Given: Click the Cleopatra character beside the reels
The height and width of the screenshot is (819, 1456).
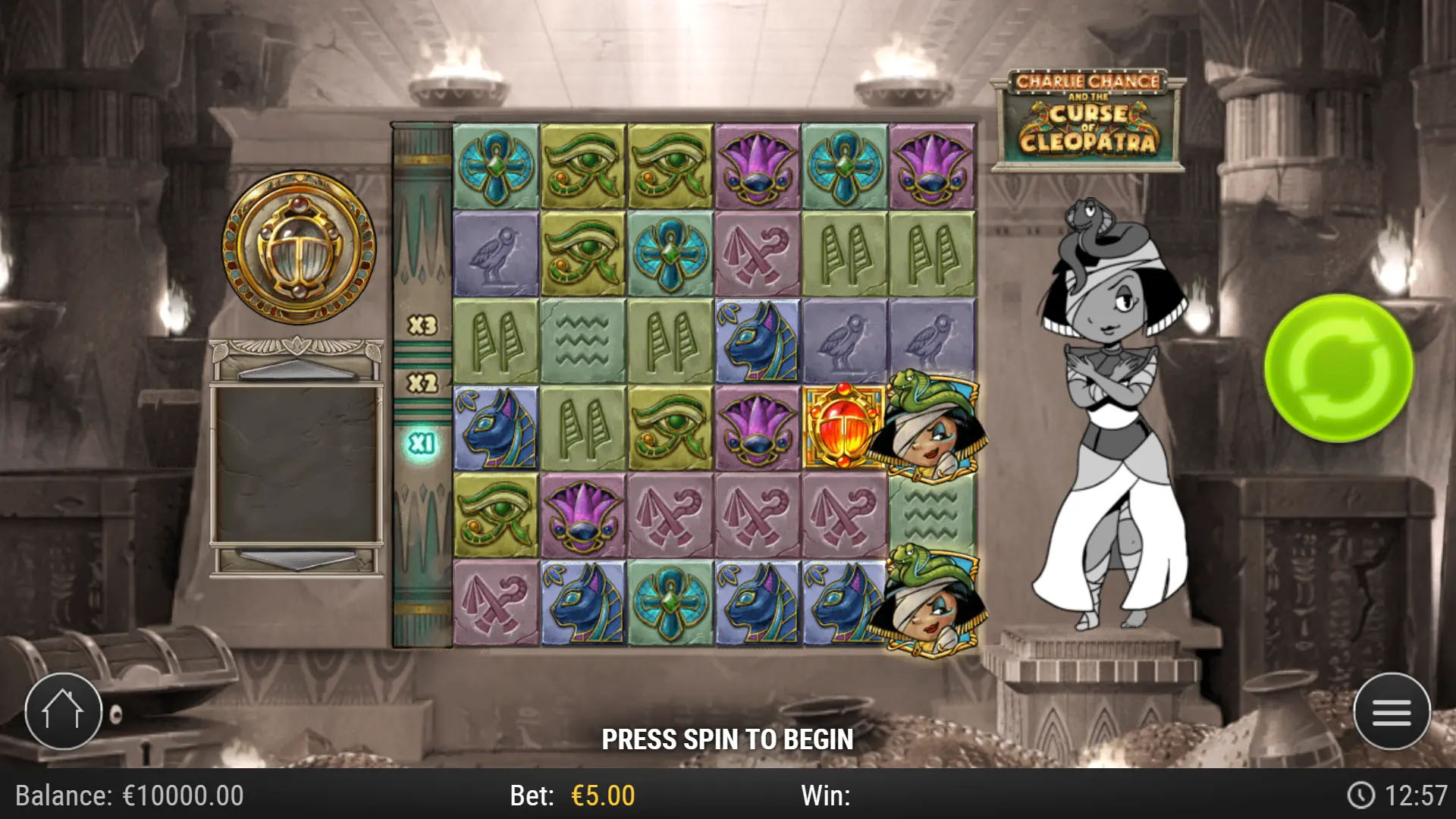Looking at the screenshot, I should [x=1103, y=425].
